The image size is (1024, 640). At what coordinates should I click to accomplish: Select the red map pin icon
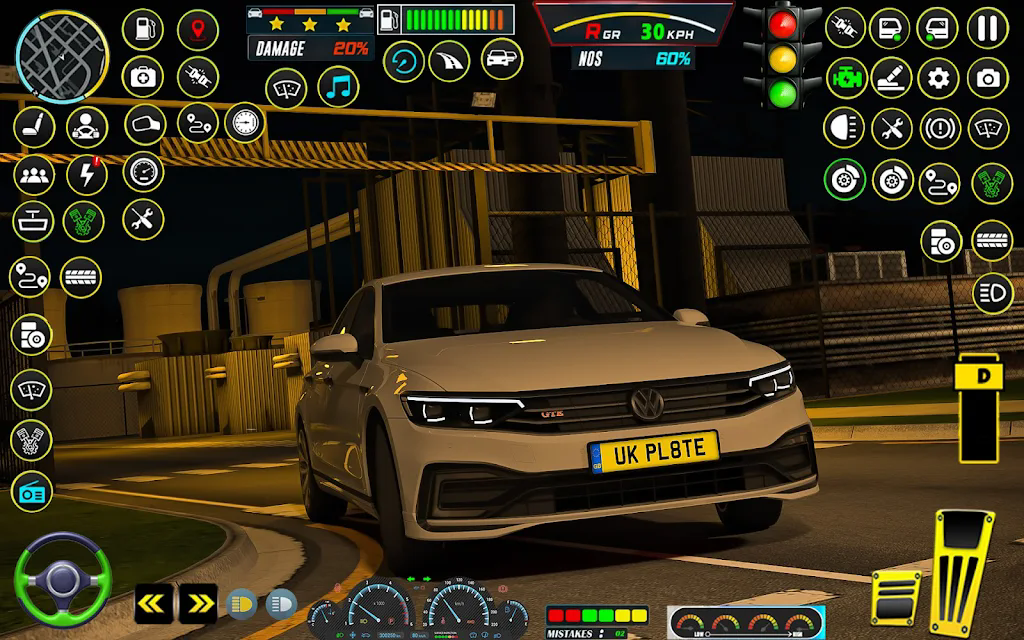pos(197,29)
